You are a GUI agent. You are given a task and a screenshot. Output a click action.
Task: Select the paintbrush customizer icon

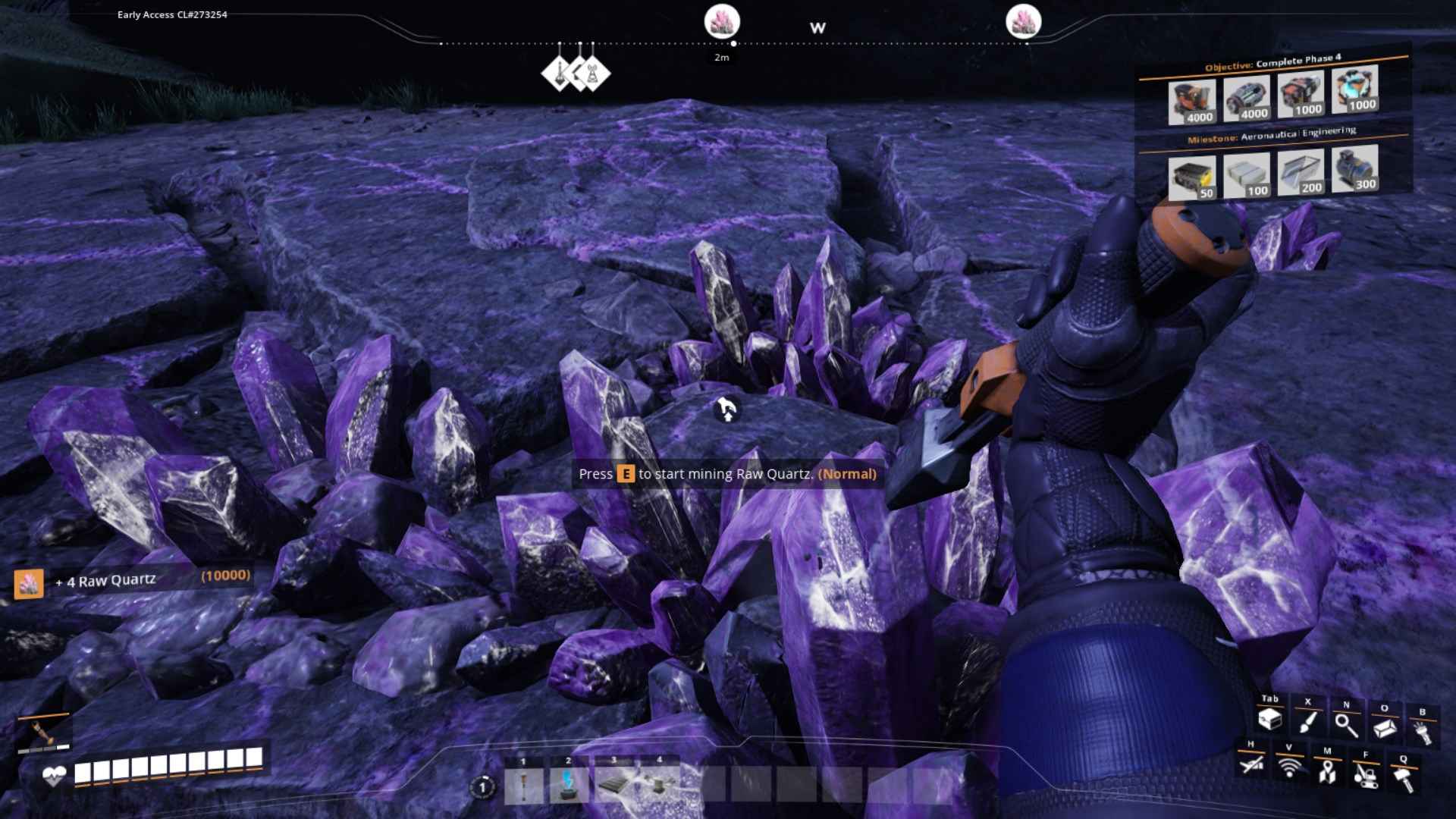click(x=1307, y=722)
